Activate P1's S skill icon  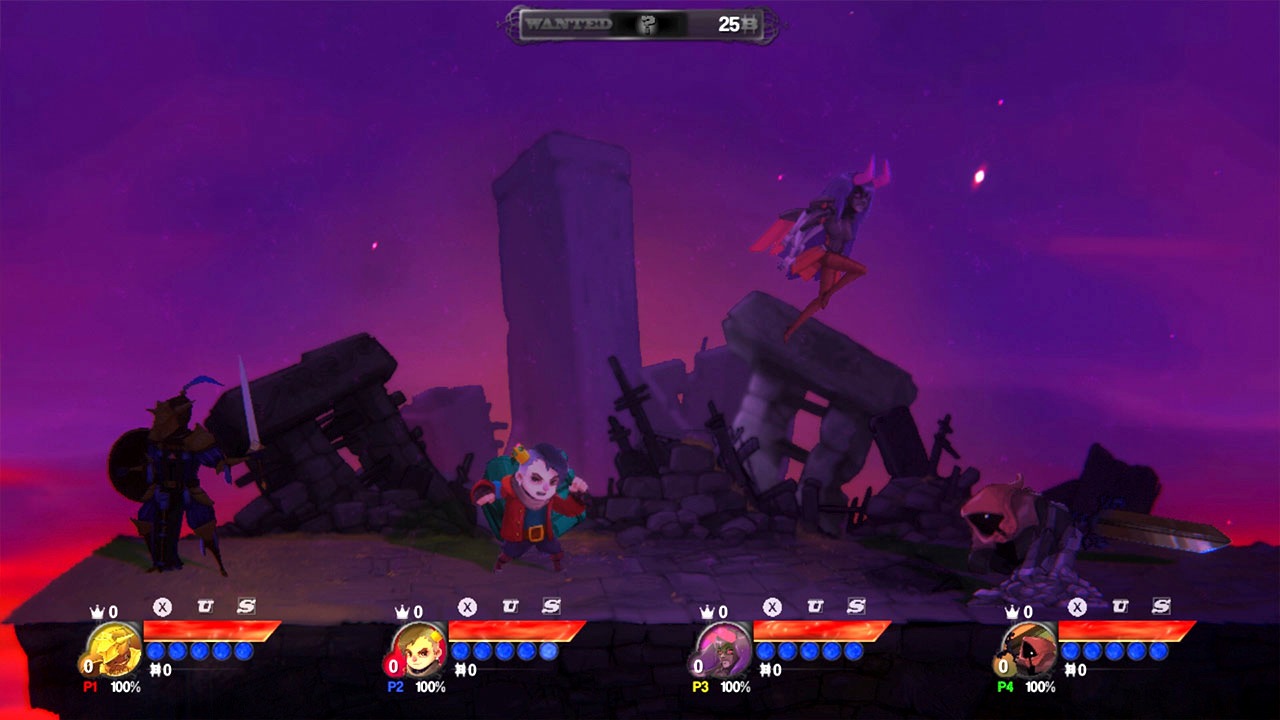coord(246,606)
